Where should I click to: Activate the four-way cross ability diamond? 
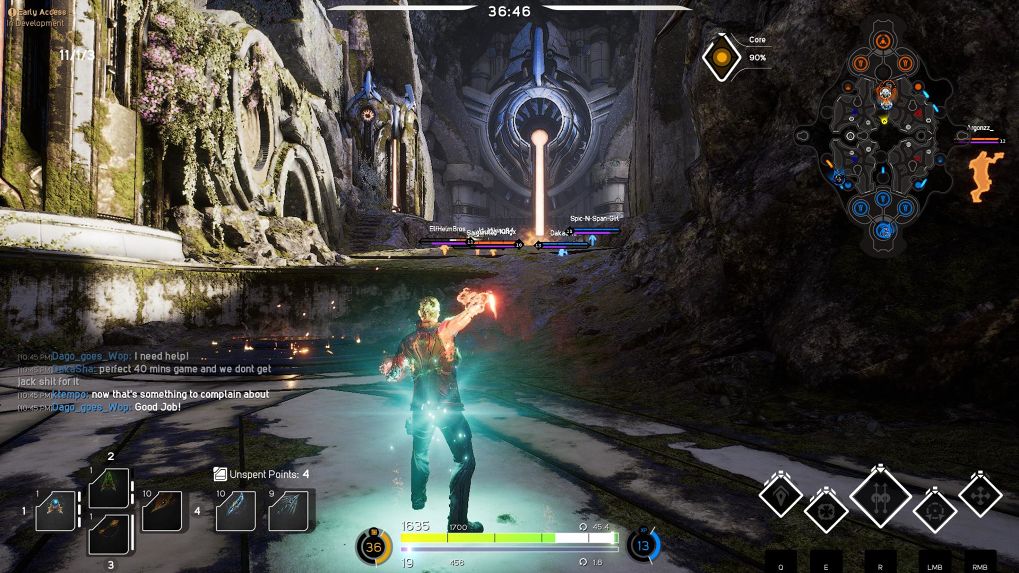980,494
